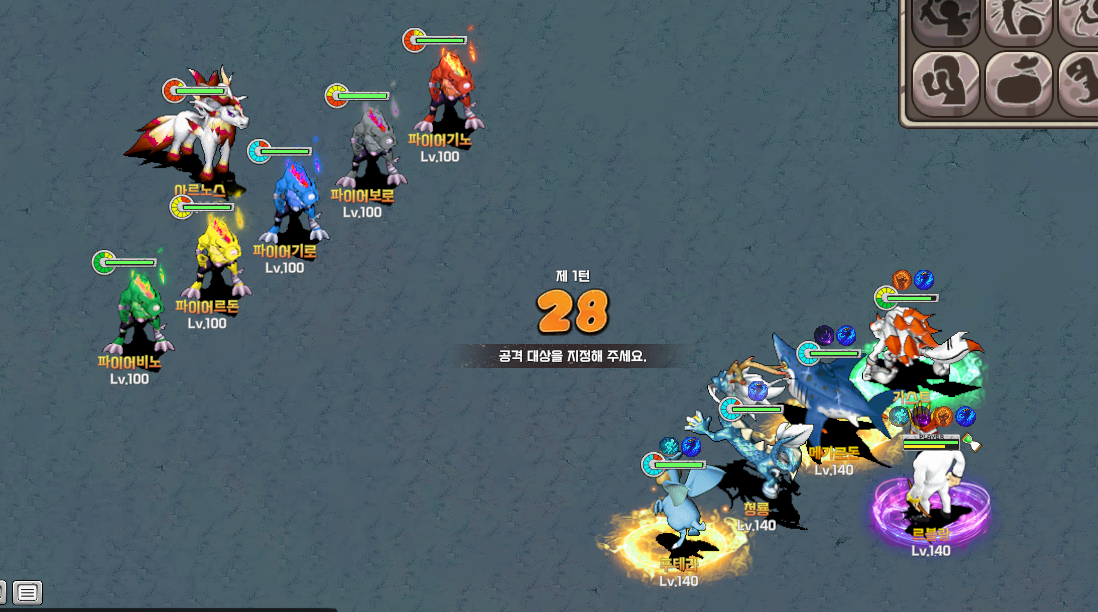Select the staff skill action button

(1018, 20)
